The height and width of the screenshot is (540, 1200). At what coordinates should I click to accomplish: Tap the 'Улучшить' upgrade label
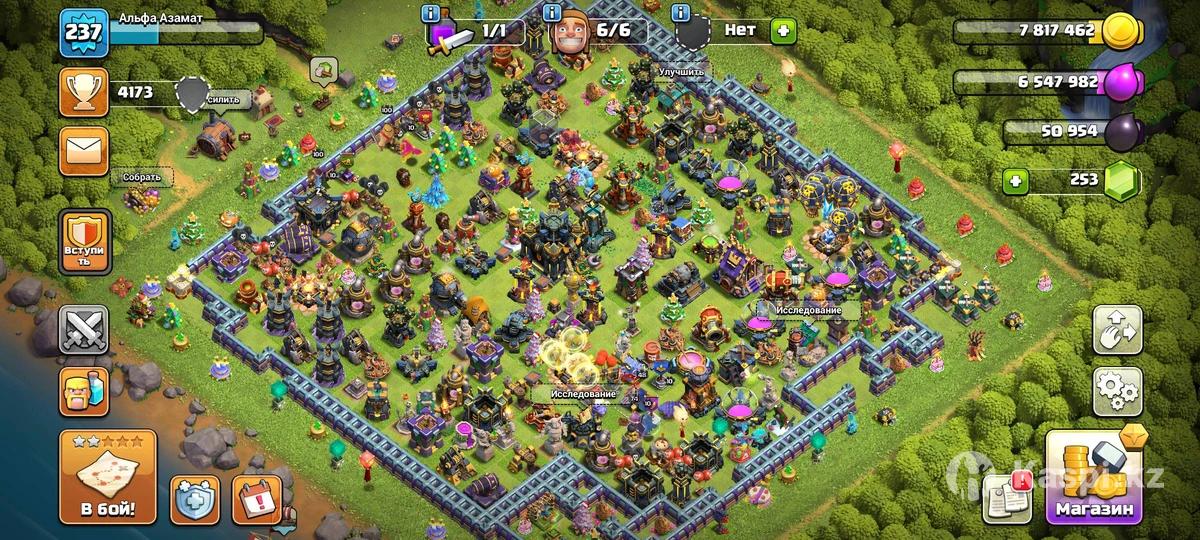681,72
